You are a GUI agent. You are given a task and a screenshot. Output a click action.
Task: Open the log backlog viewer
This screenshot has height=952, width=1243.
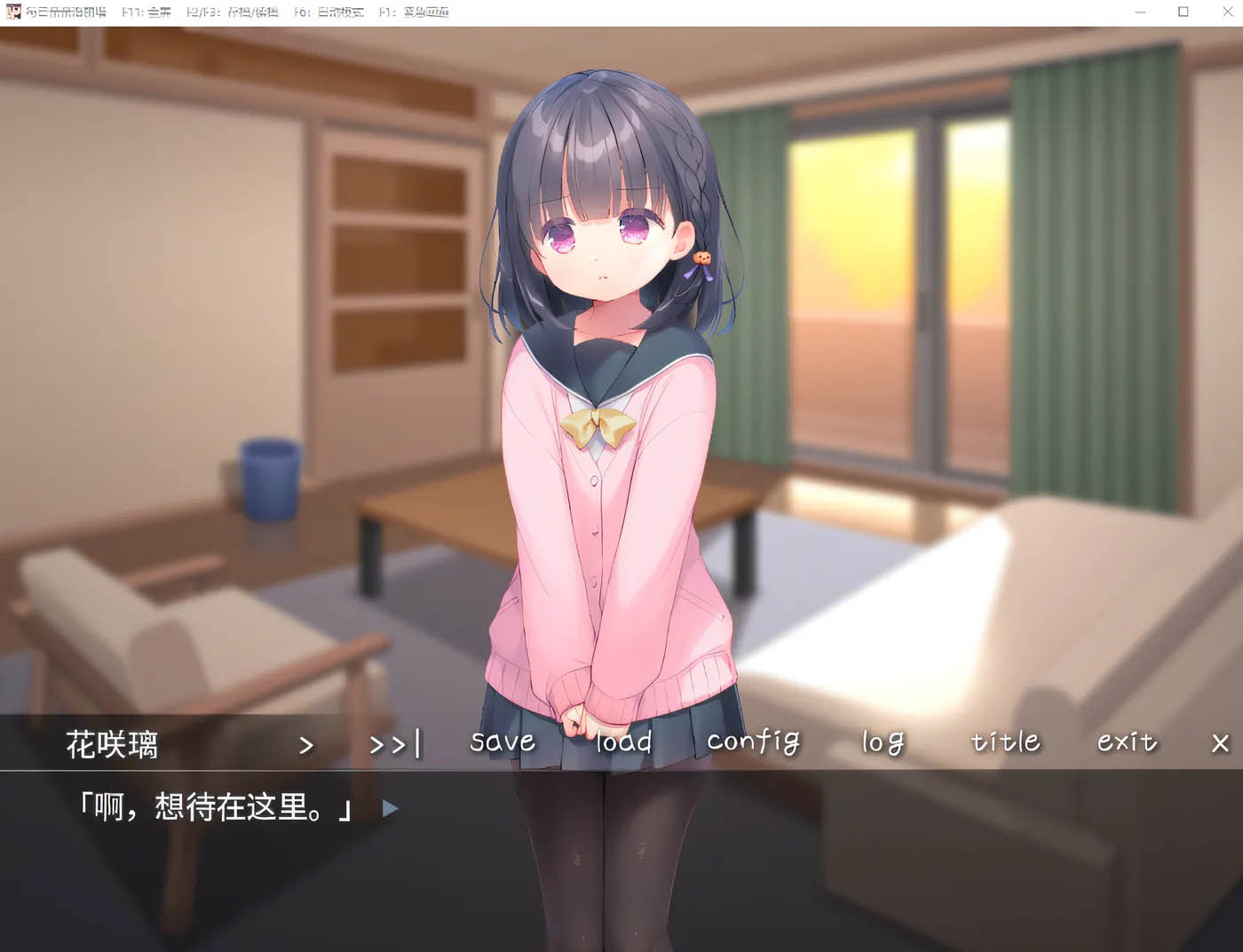[x=882, y=742]
